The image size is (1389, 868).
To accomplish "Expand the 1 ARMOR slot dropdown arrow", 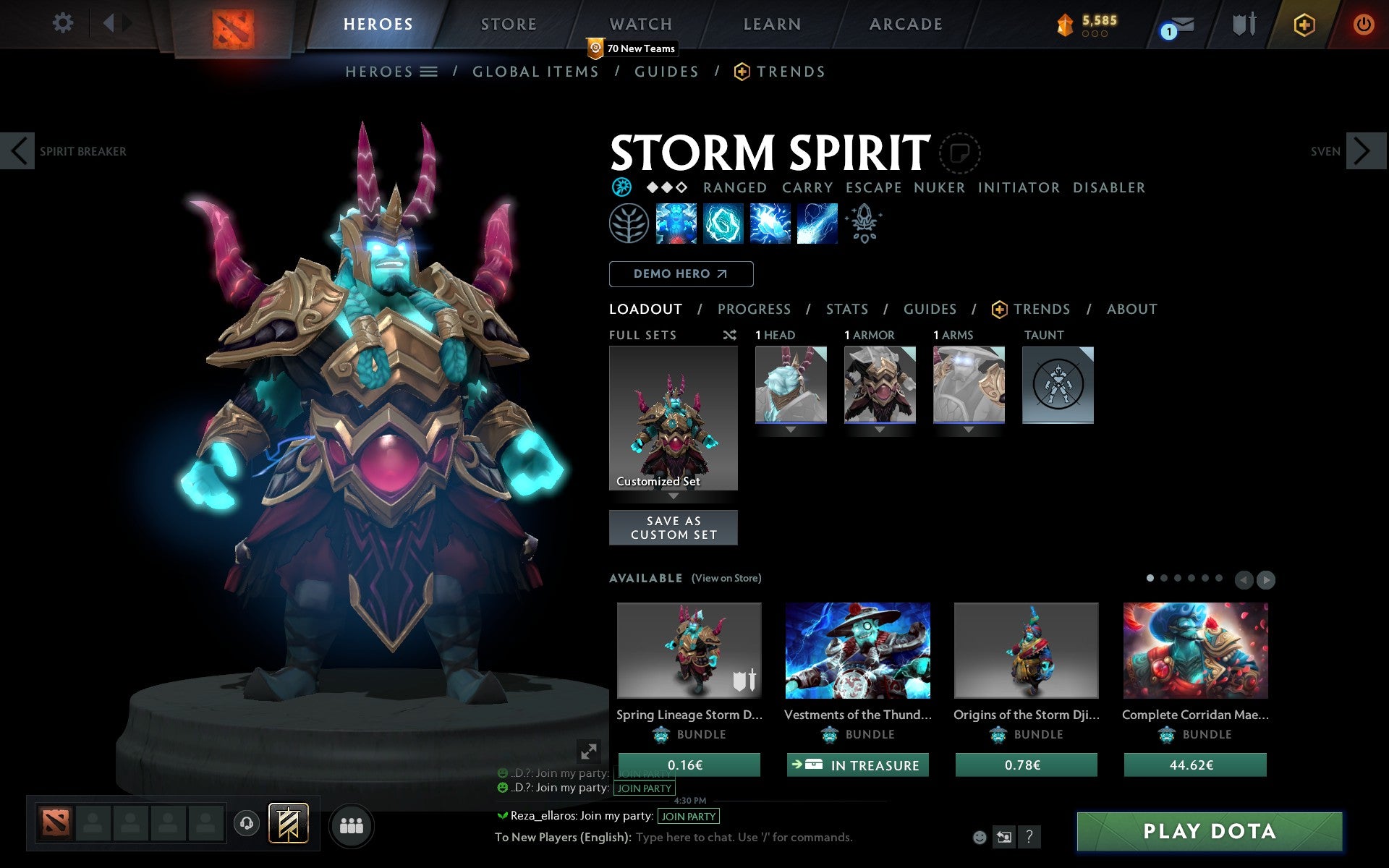I will (x=879, y=429).
